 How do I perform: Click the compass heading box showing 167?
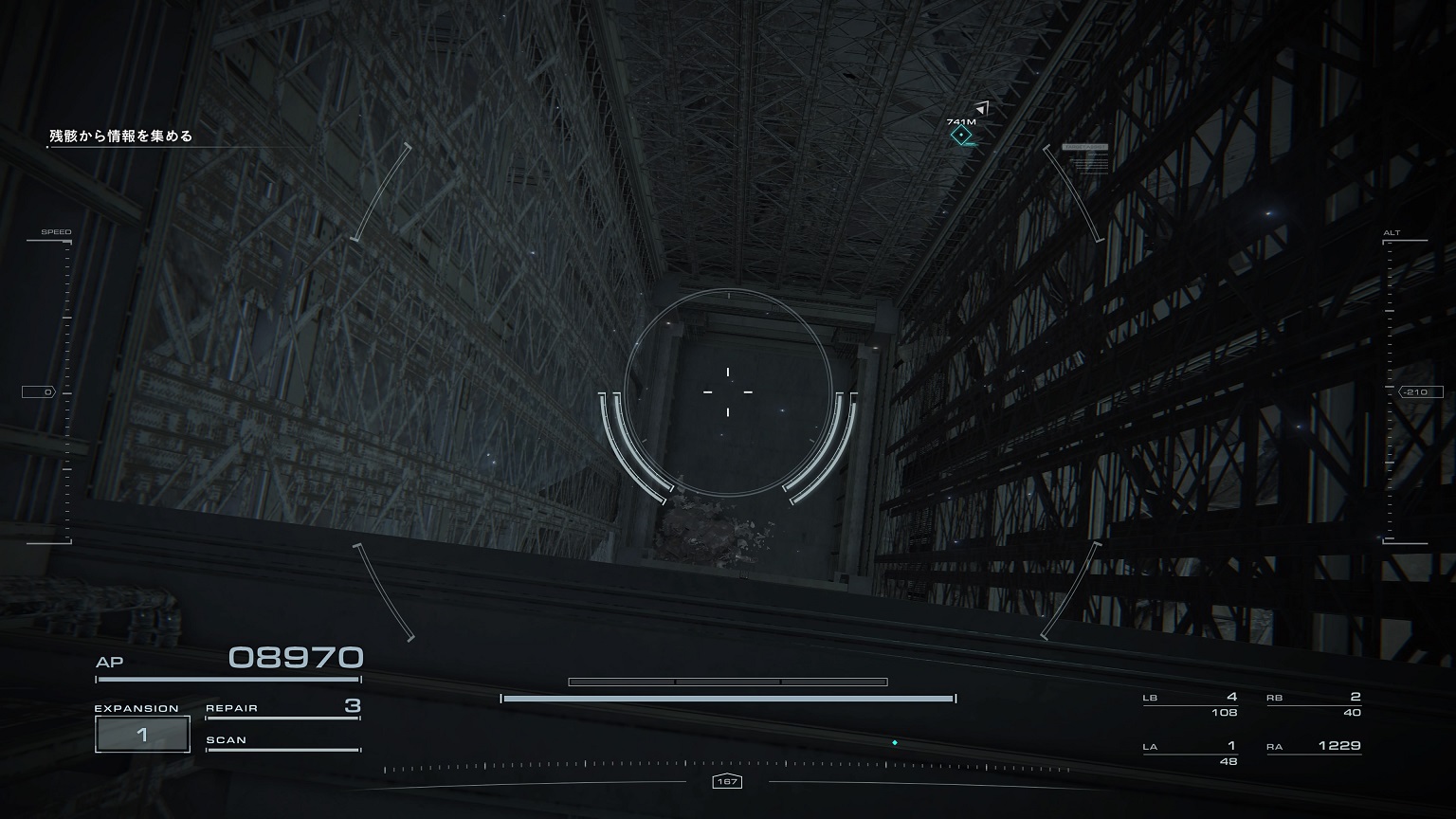[727, 782]
